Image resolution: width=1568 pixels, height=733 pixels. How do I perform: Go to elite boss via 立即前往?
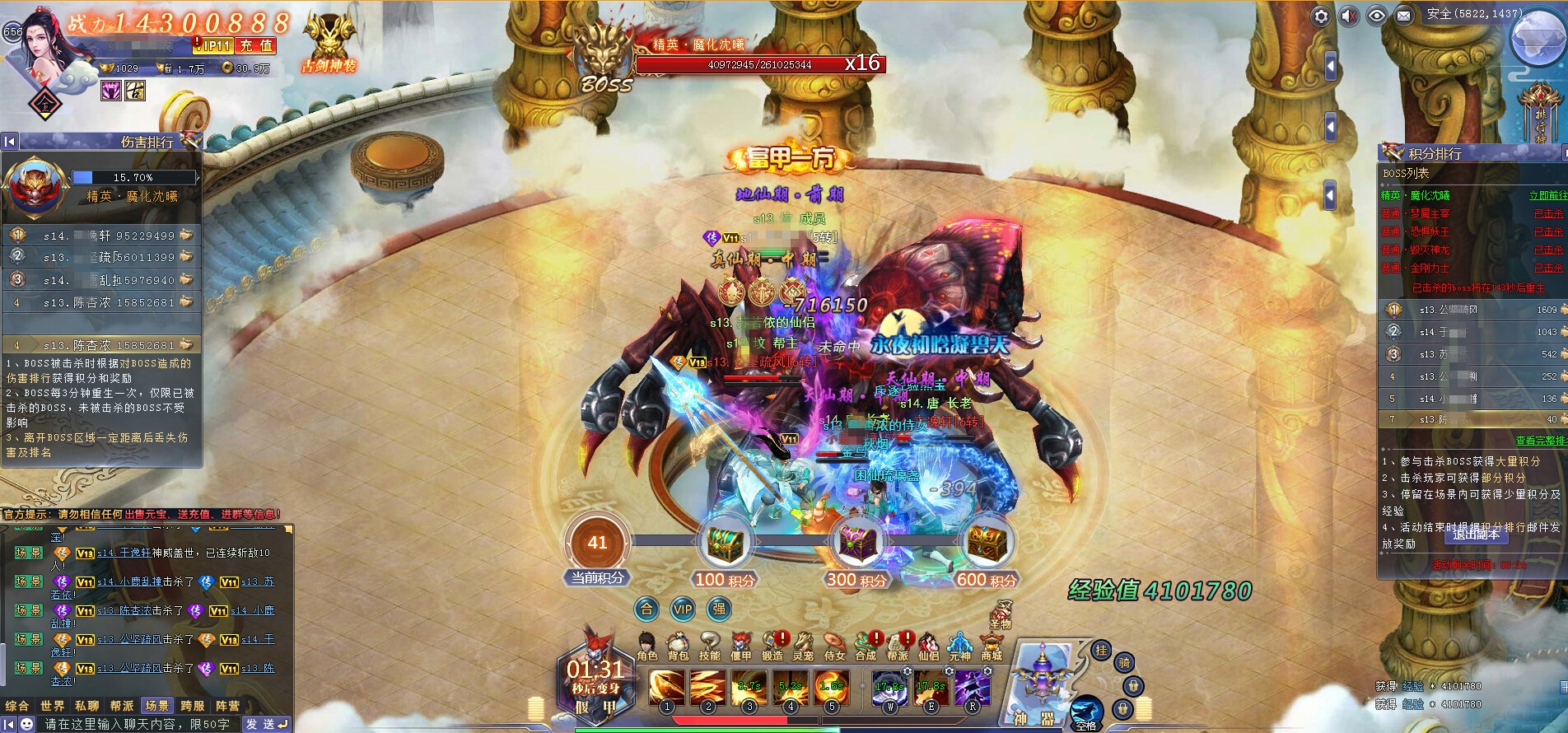coord(1547,195)
